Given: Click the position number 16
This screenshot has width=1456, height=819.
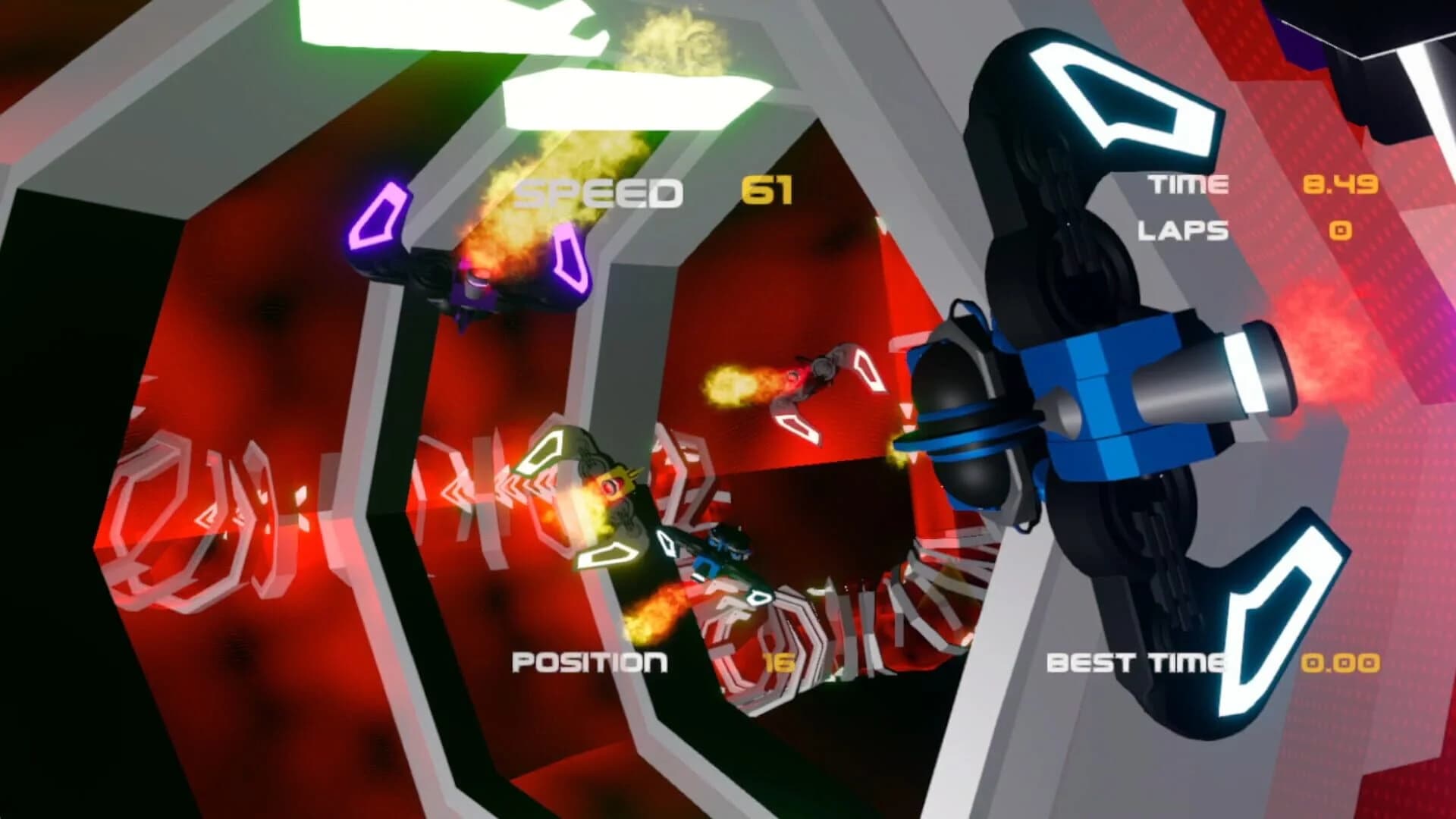Looking at the screenshot, I should click(x=781, y=662).
